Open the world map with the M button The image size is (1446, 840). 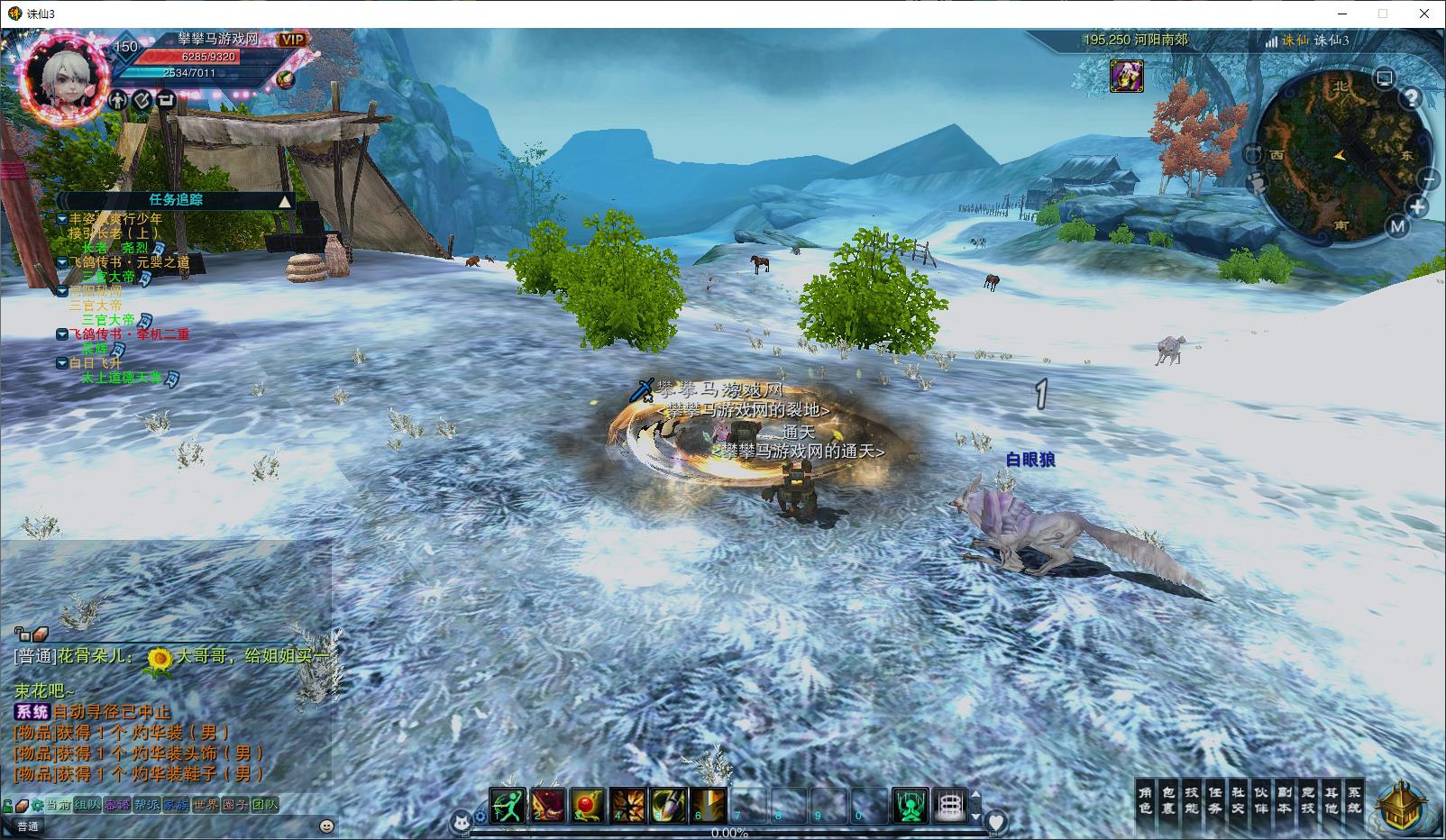point(1397,226)
